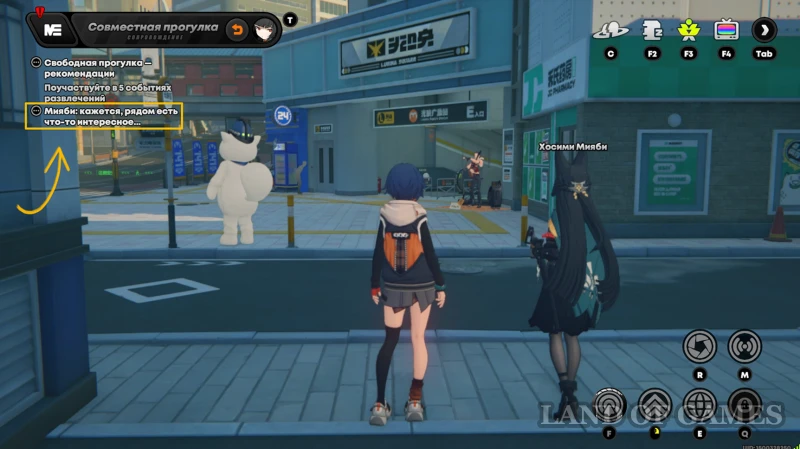Tap the signal arch button at bottom

point(608,405)
